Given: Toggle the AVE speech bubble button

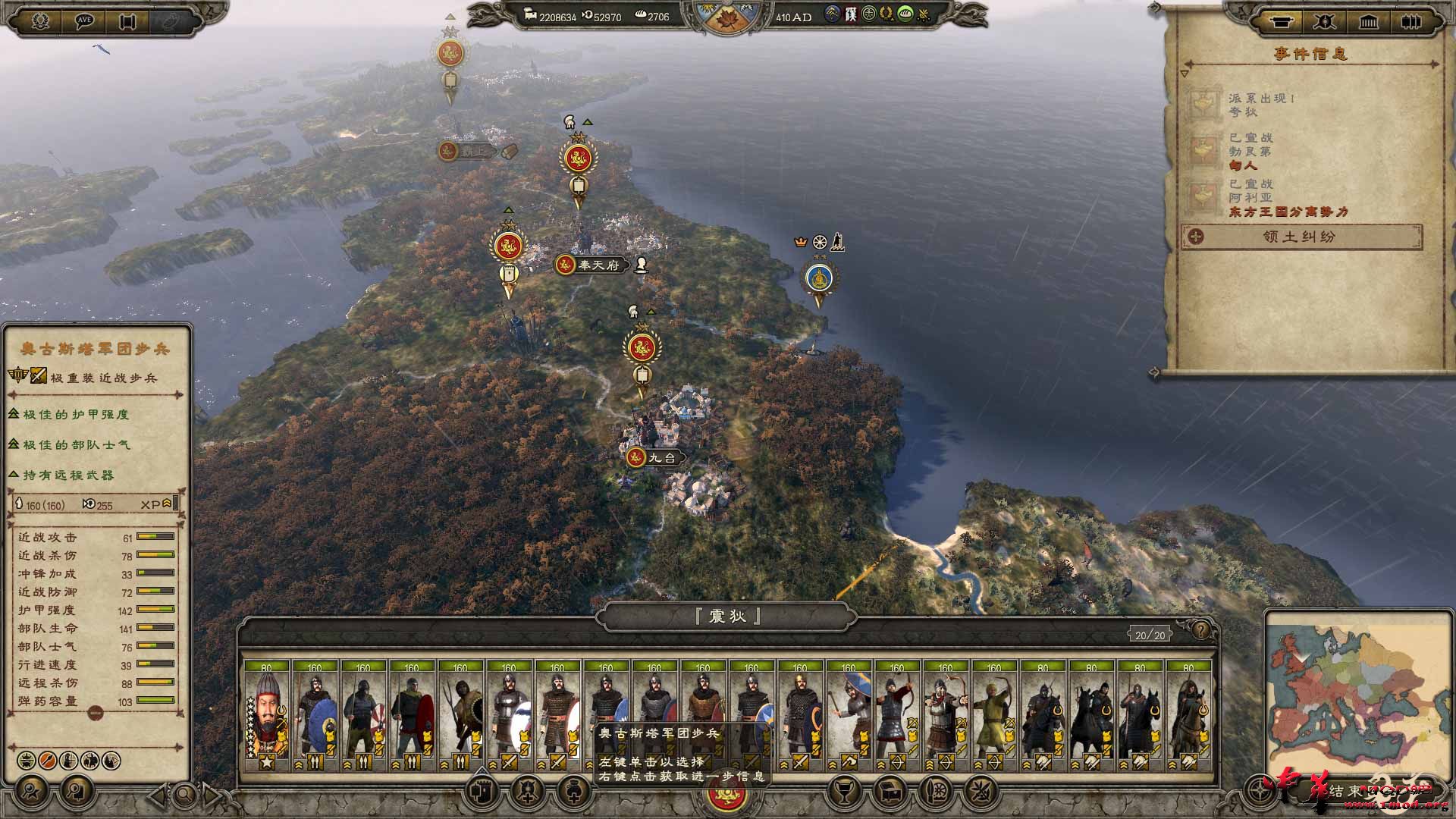Looking at the screenshot, I should pyautogui.click(x=84, y=19).
